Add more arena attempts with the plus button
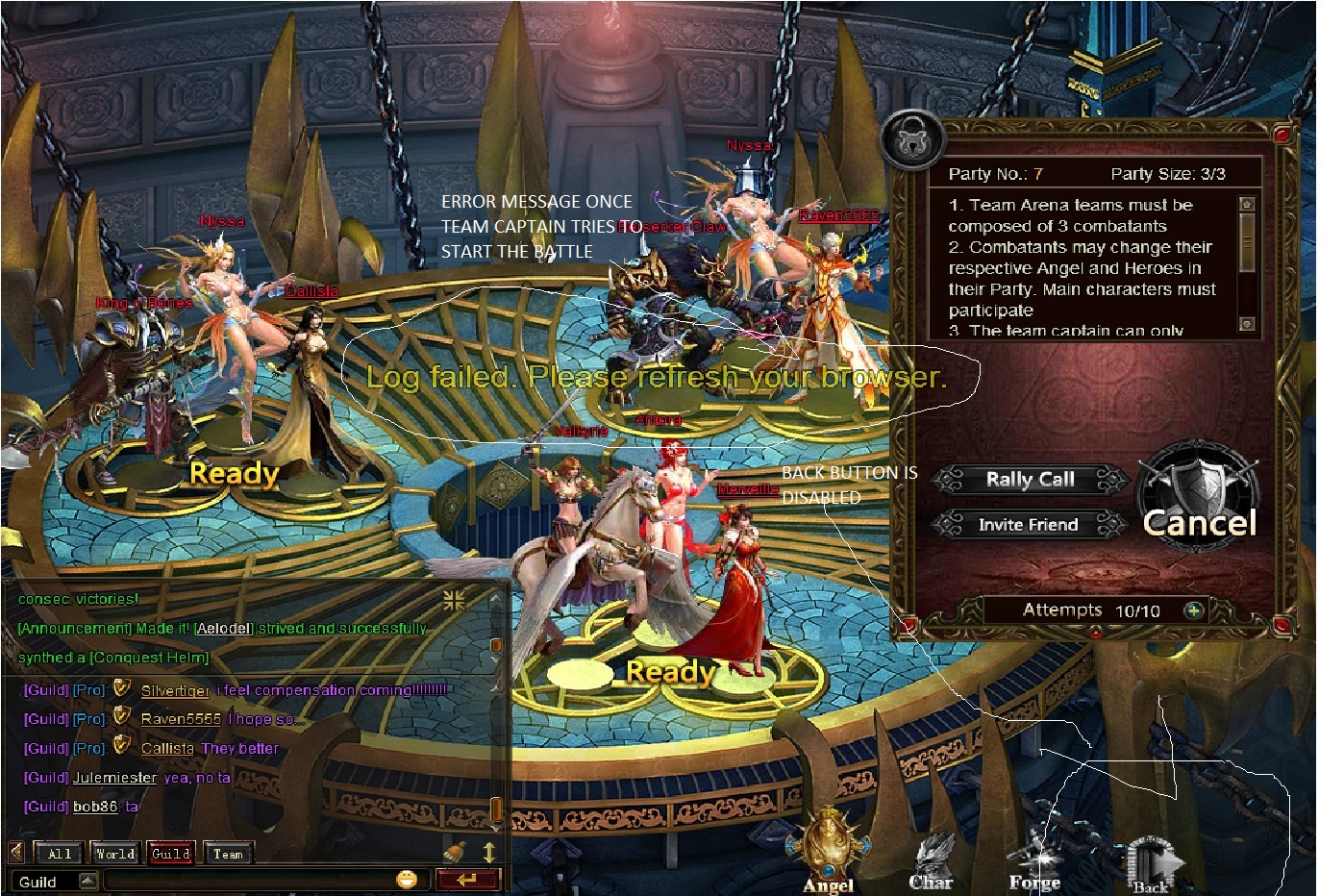This screenshot has width=1344, height=896. click(x=1193, y=610)
